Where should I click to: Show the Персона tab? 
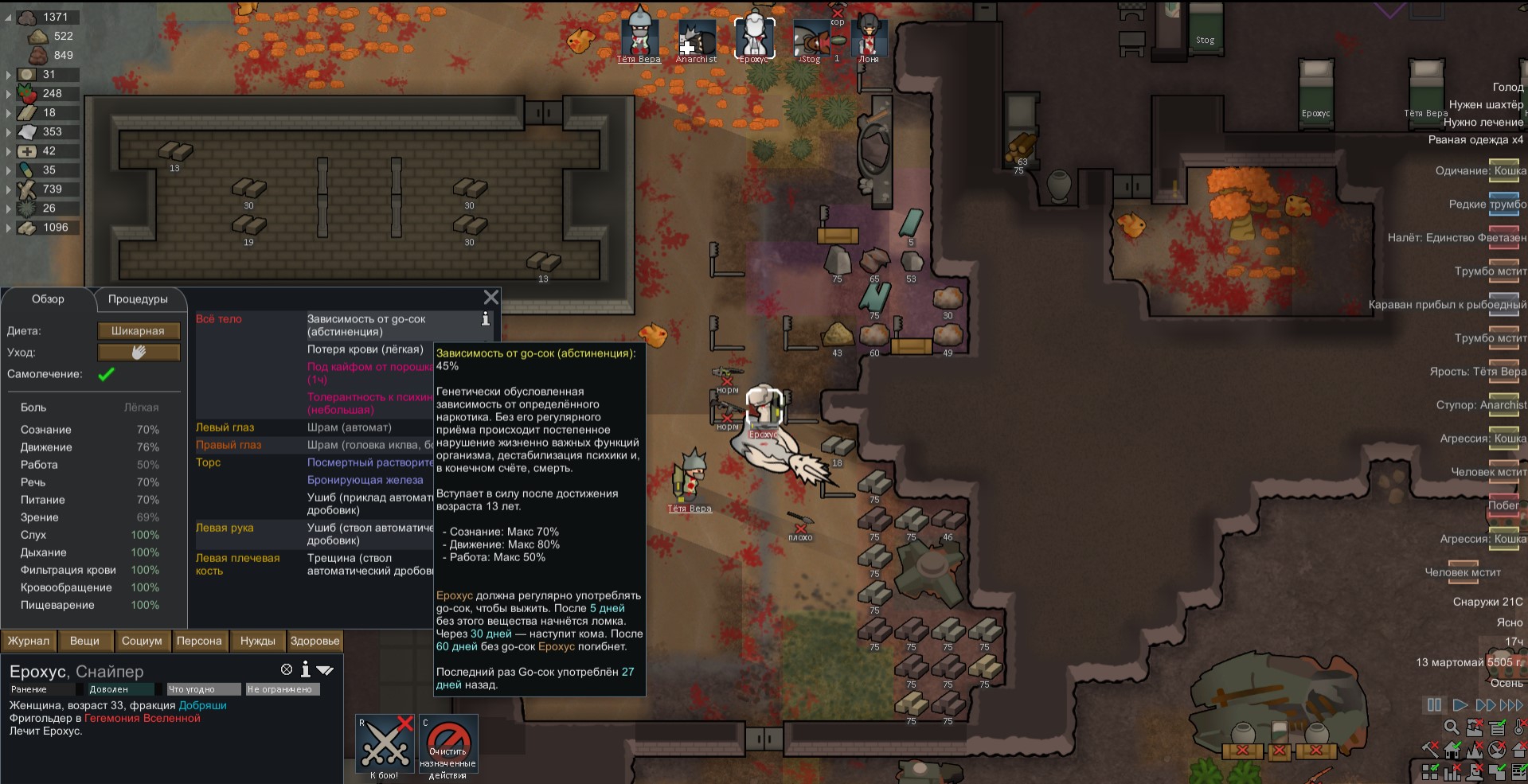tap(199, 641)
